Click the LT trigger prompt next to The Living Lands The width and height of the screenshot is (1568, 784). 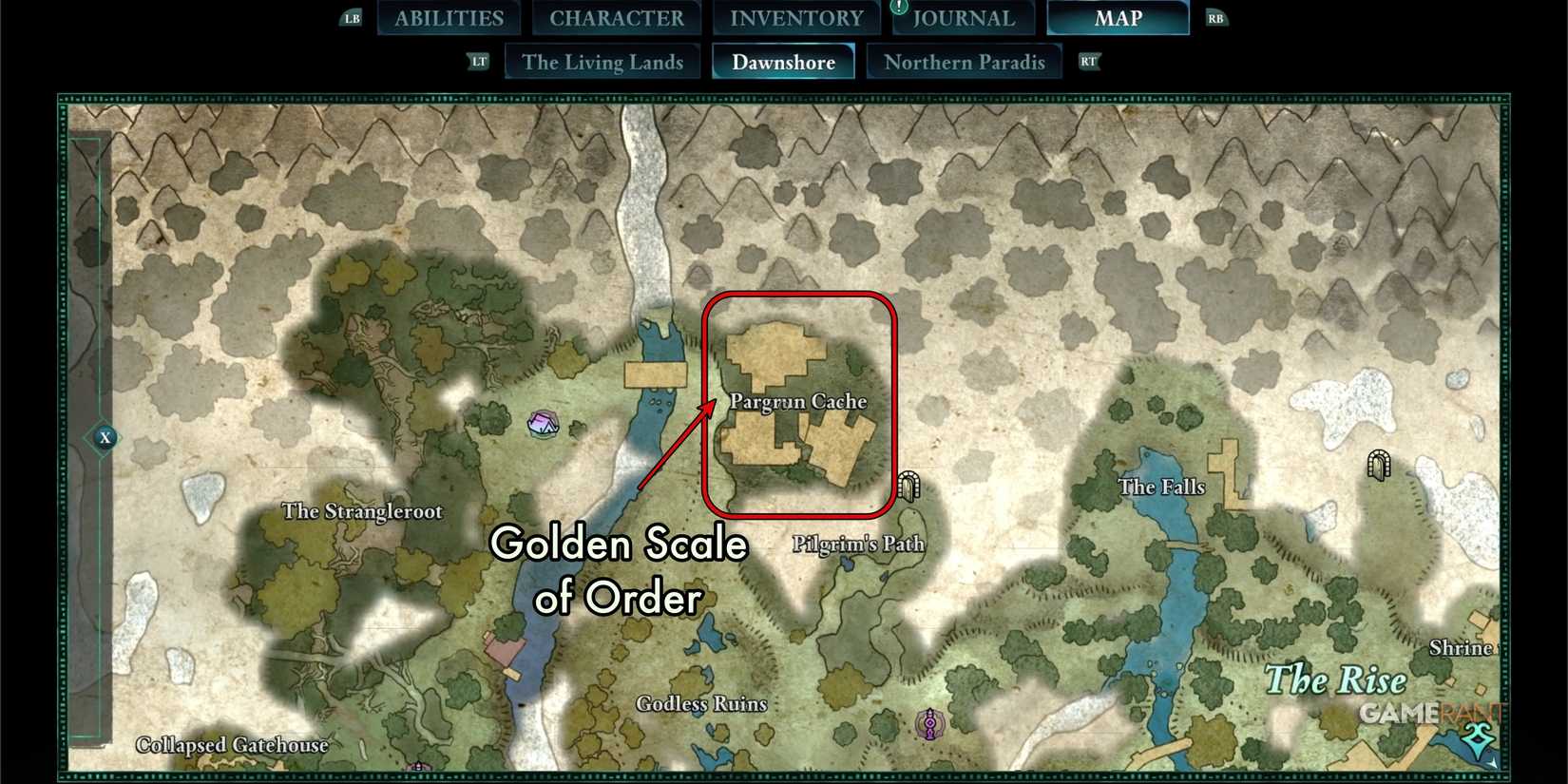[x=479, y=61]
